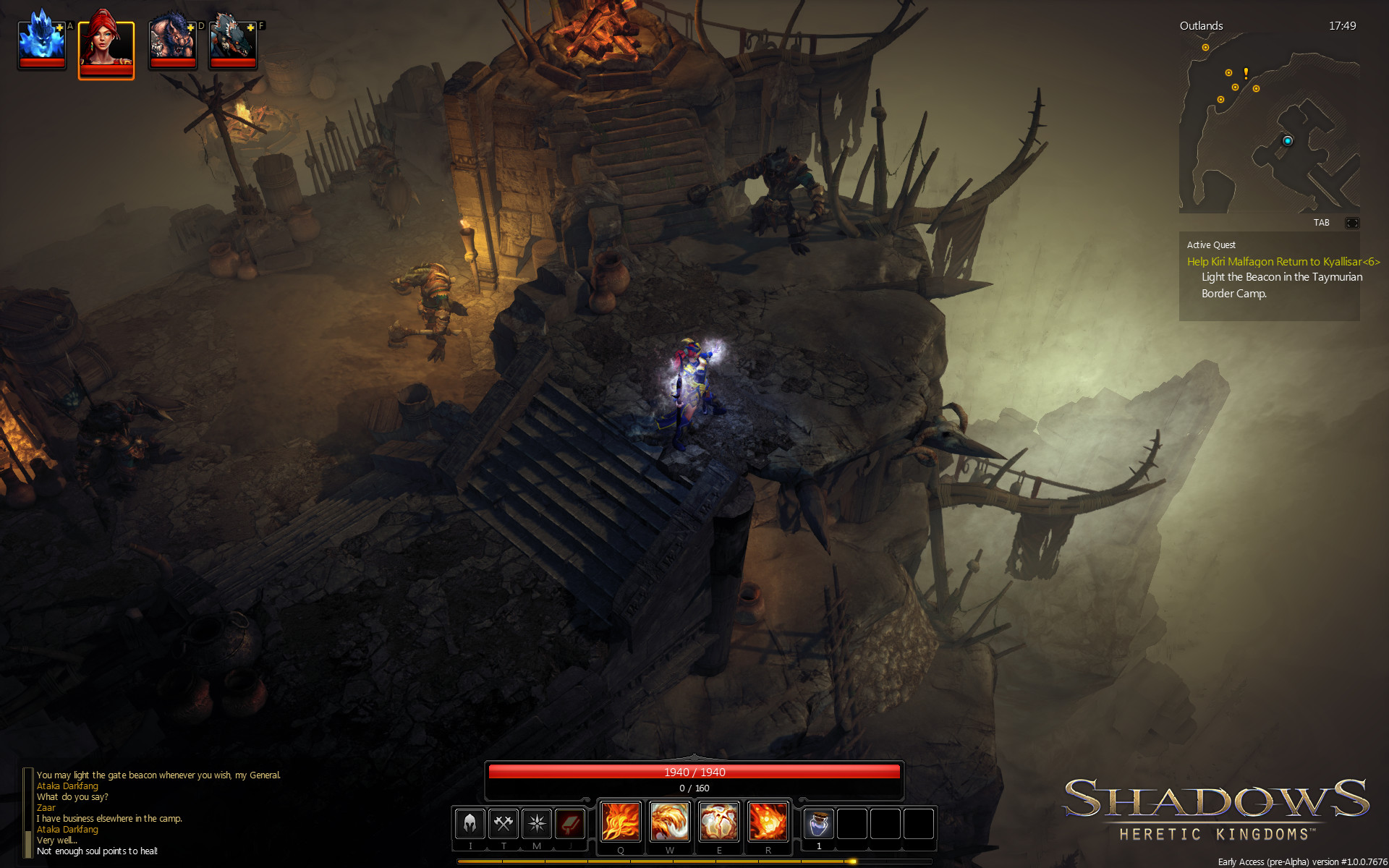This screenshot has width=1389, height=868.
Task: Click the small map toggle box beside TAB
Action: click(x=1351, y=223)
